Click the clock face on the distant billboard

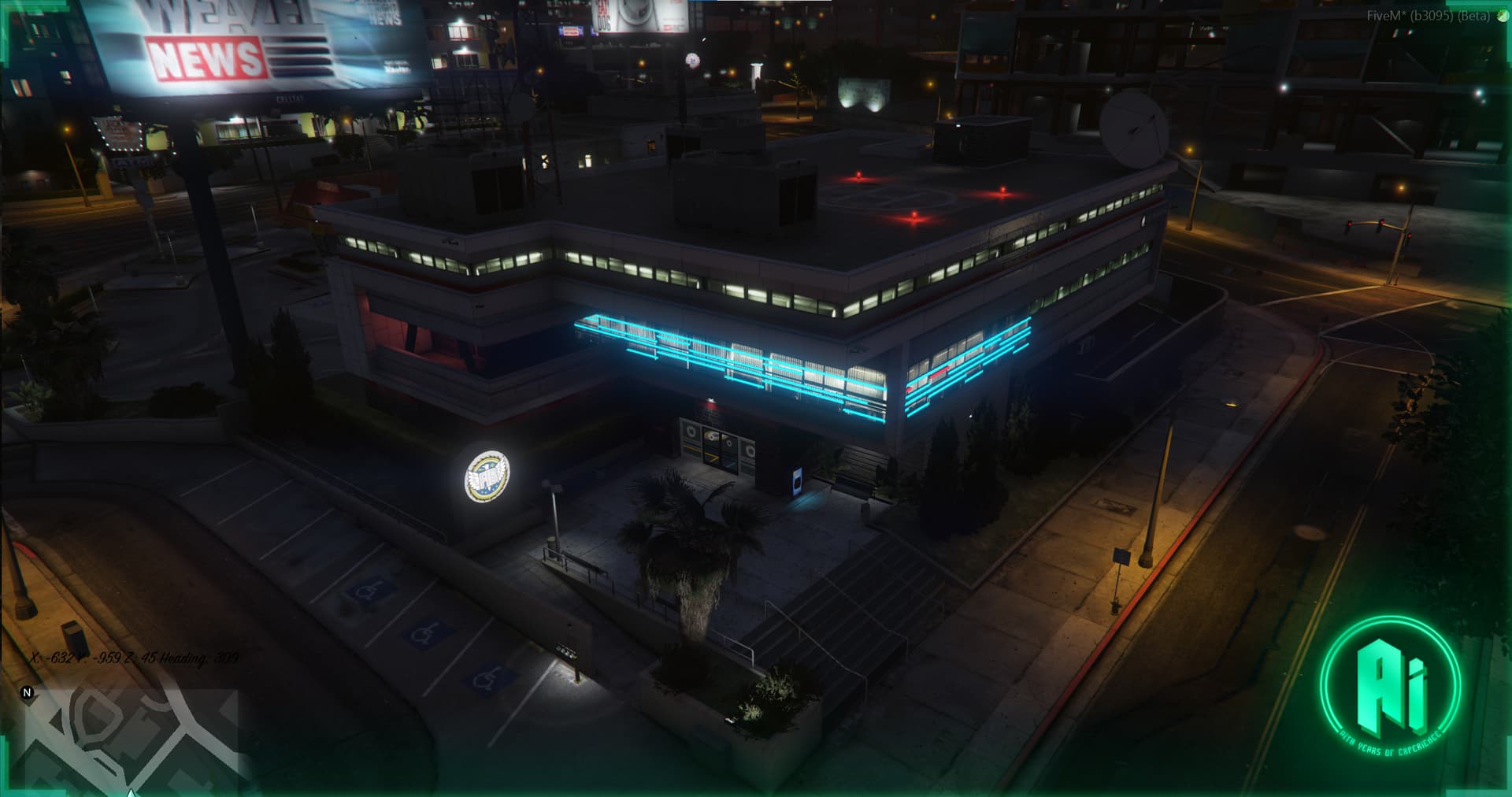635,11
